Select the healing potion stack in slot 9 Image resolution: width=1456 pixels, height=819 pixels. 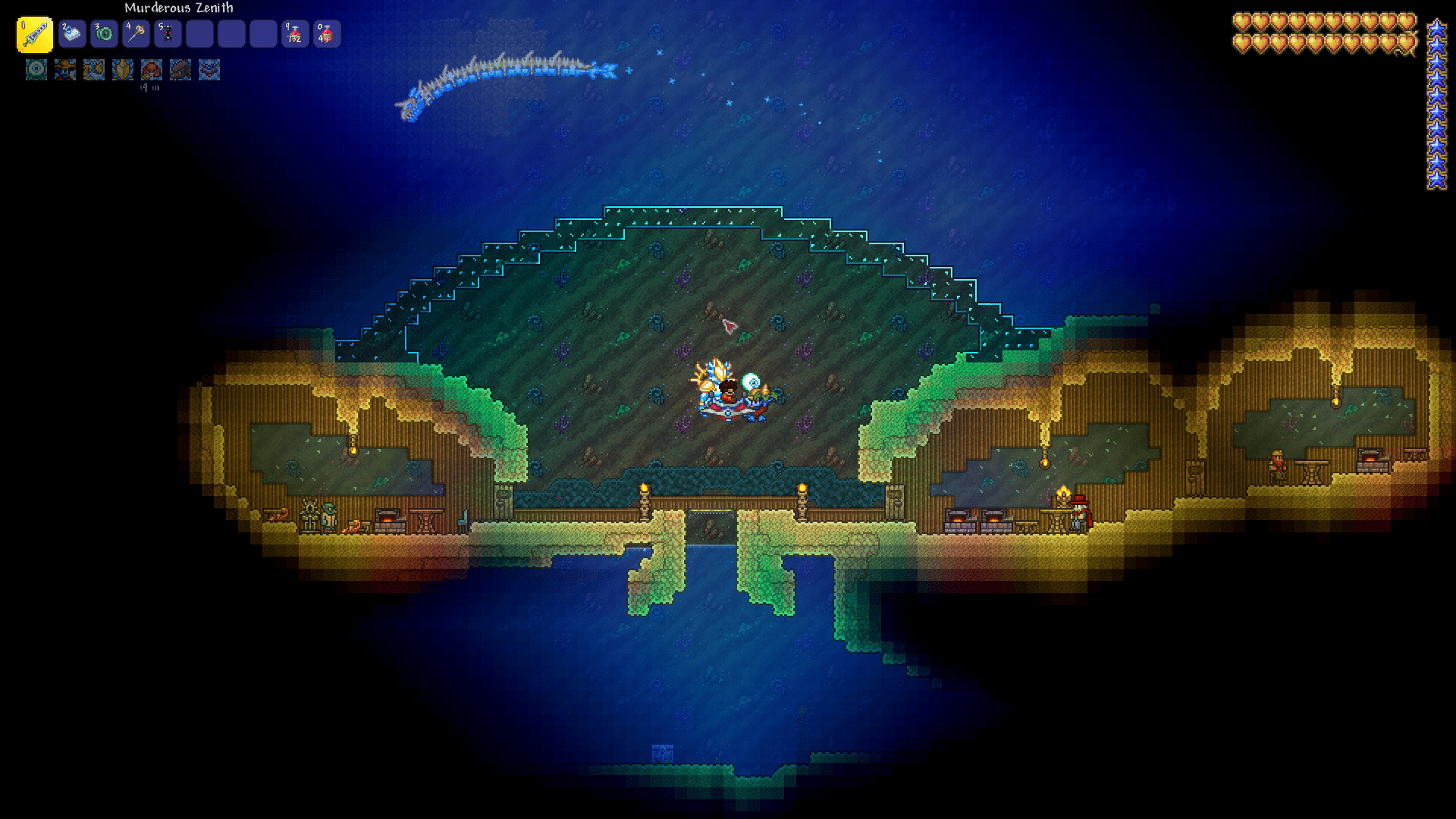293,34
